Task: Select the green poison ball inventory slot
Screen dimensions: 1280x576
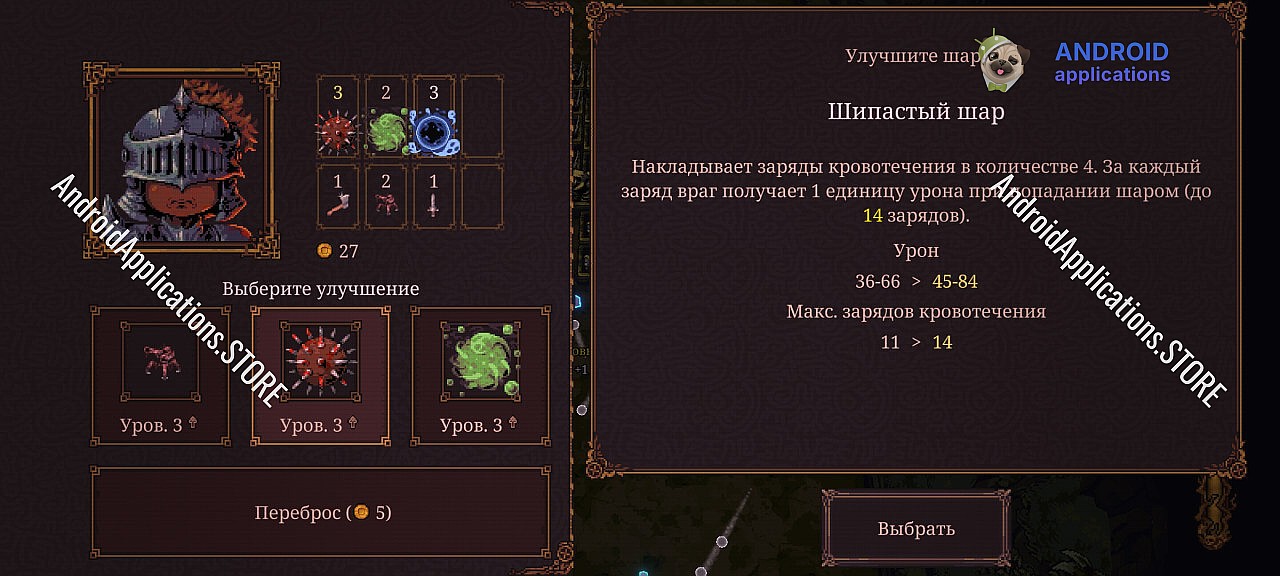Action: 386,117
